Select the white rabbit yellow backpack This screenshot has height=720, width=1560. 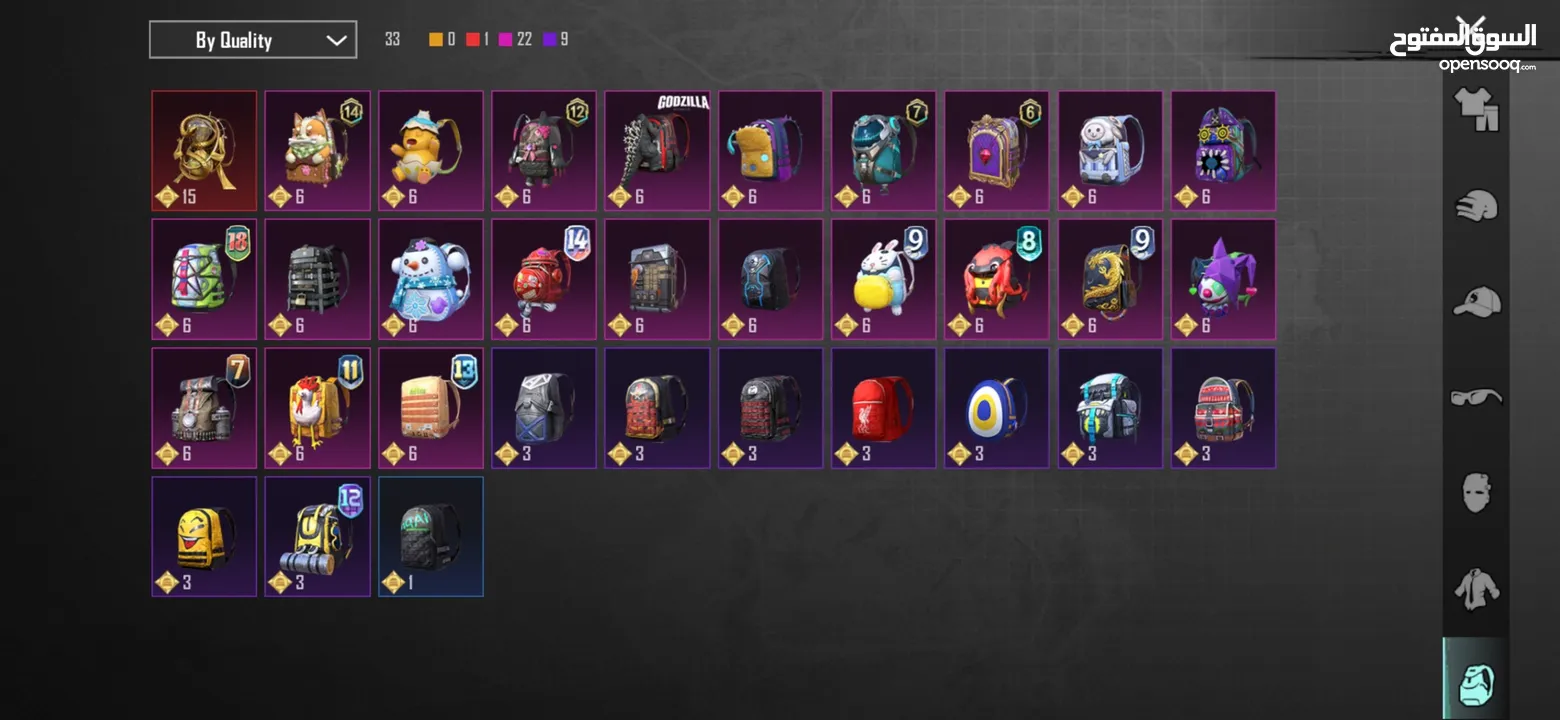pyautogui.click(x=883, y=279)
